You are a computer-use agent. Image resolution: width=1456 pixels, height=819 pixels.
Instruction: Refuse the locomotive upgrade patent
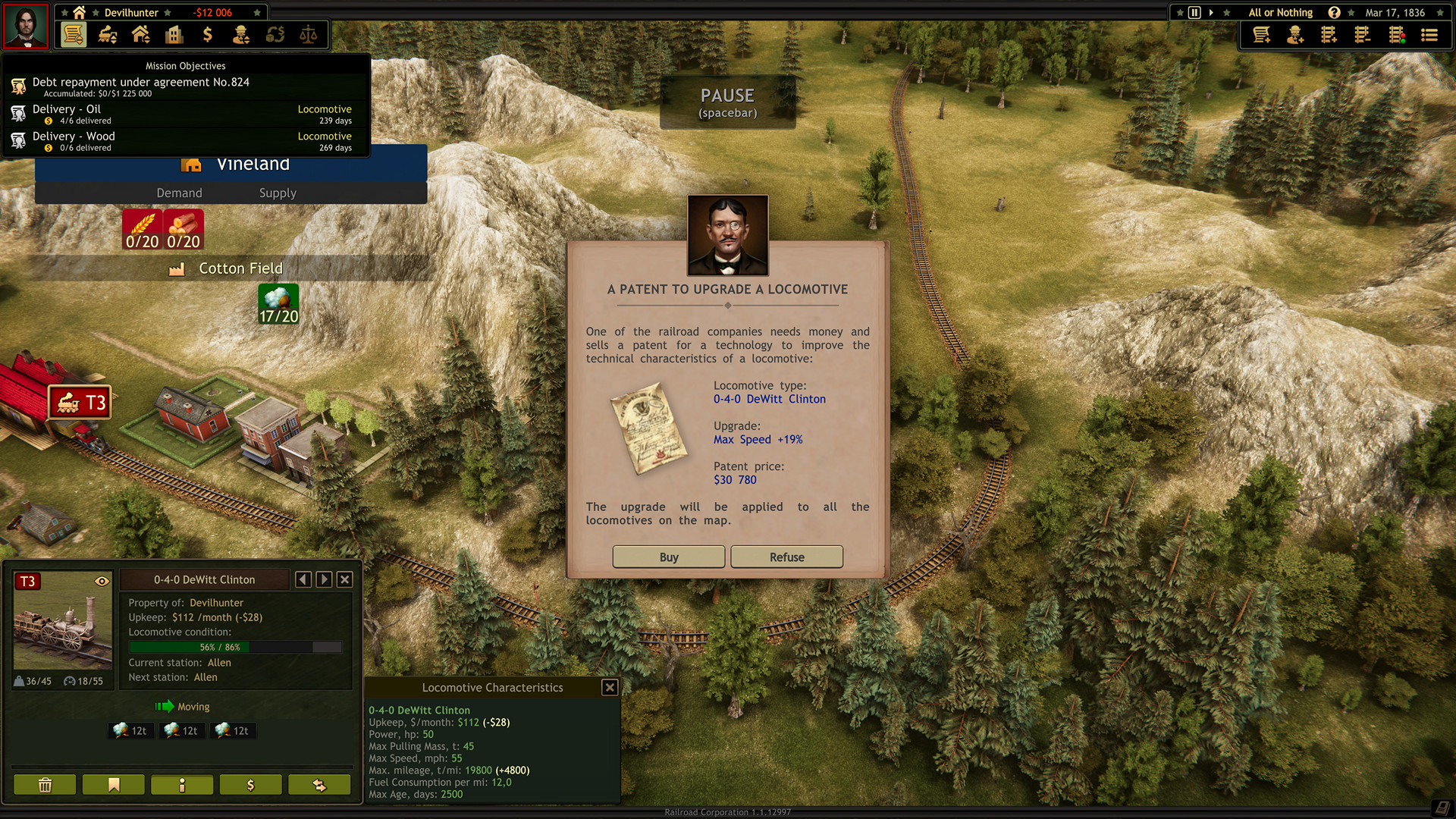(x=786, y=557)
